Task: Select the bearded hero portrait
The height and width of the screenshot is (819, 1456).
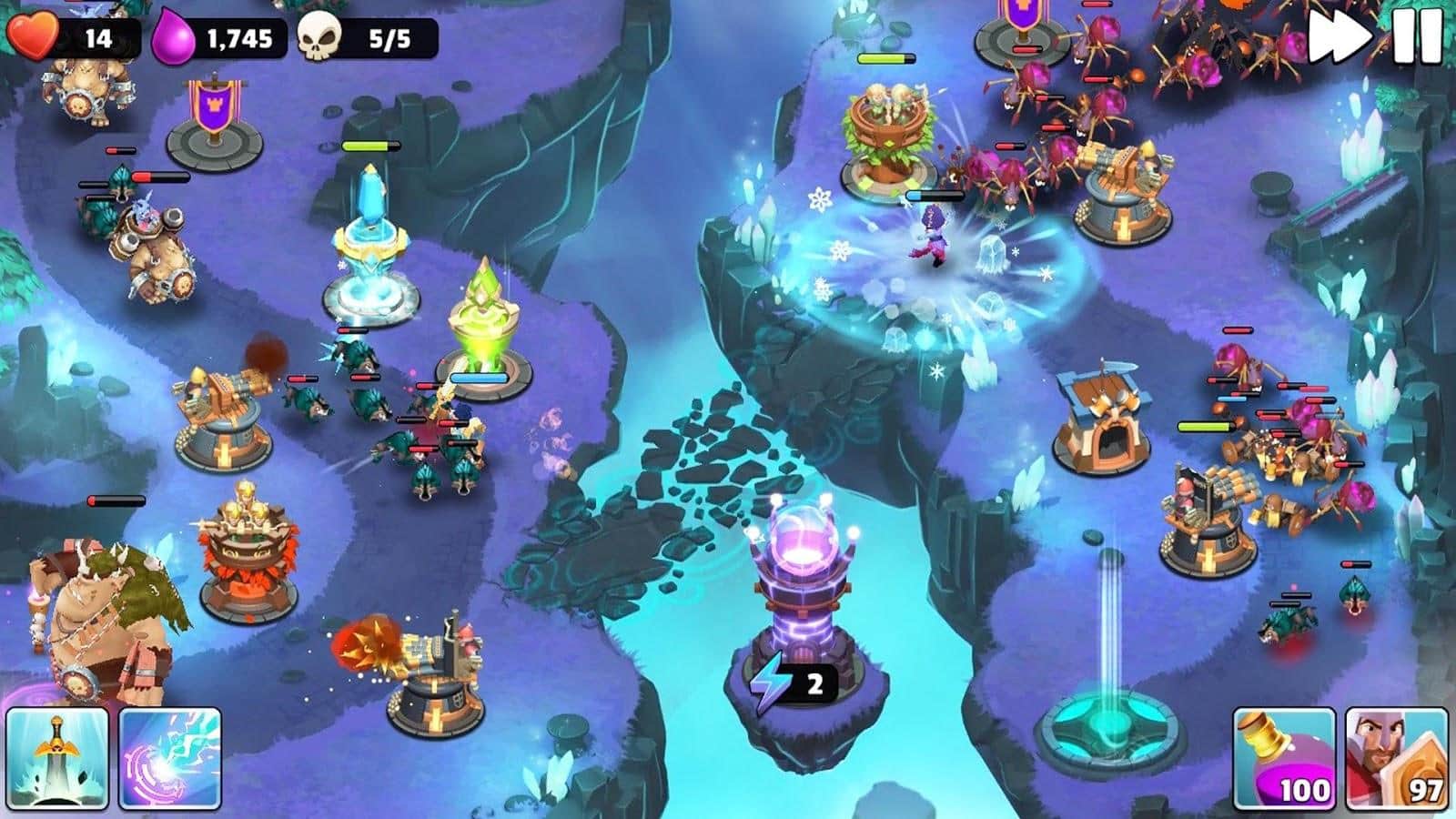Action: click(1396, 760)
